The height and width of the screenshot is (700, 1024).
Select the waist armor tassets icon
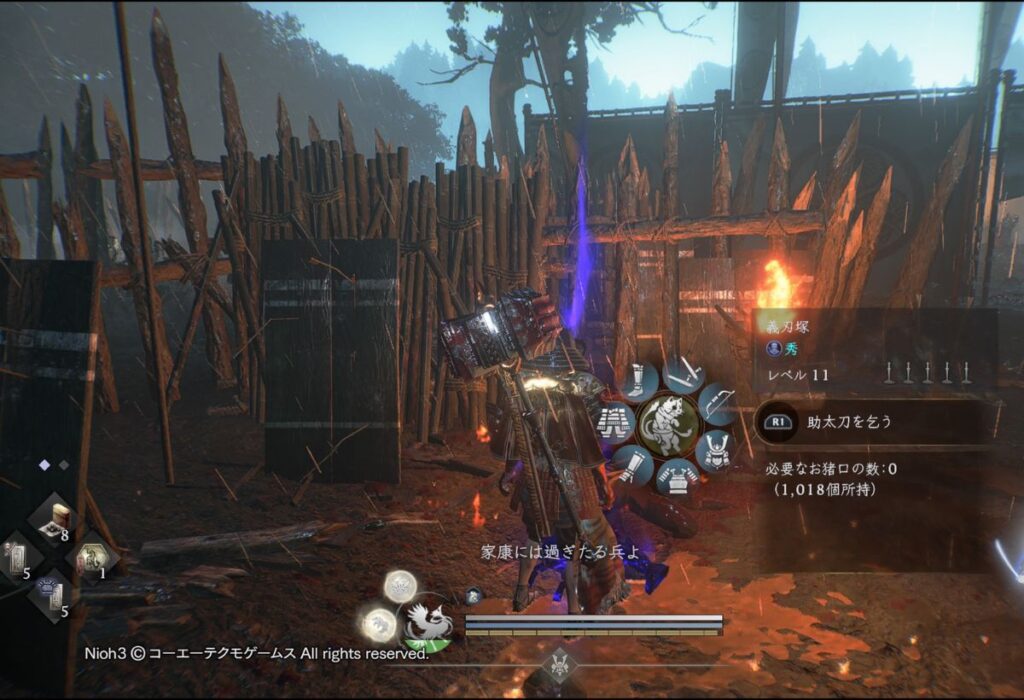click(614, 422)
